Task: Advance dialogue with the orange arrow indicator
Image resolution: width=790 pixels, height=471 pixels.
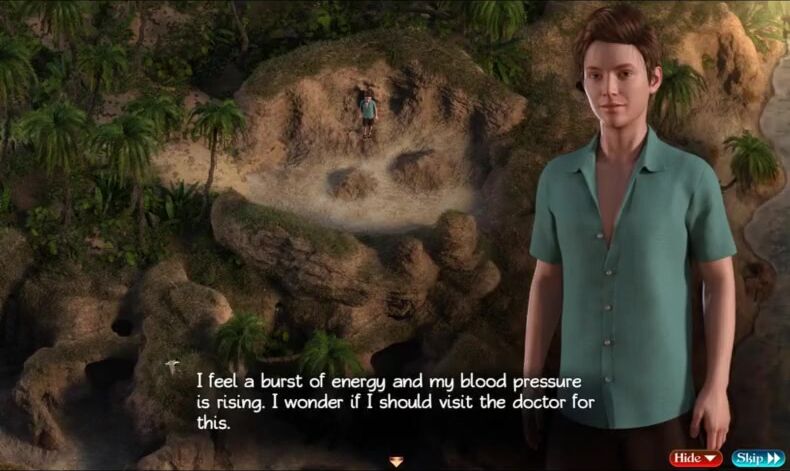Action: [396, 461]
